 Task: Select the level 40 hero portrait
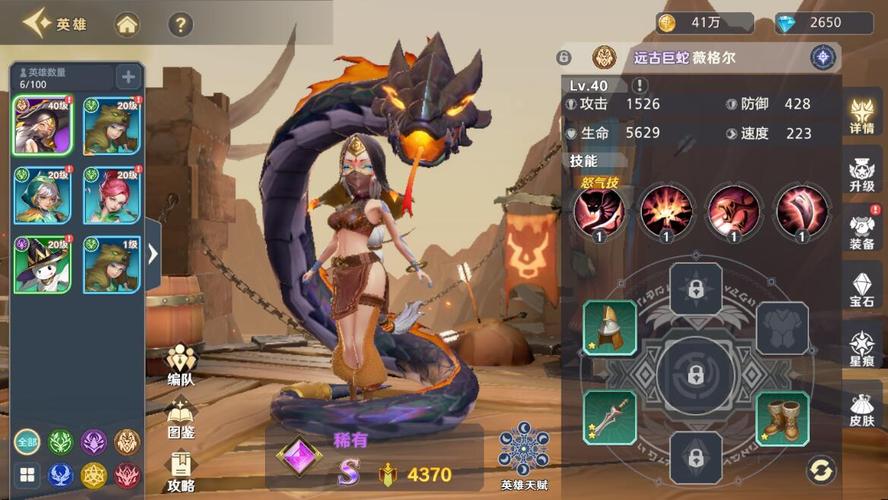(x=42, y=125)
